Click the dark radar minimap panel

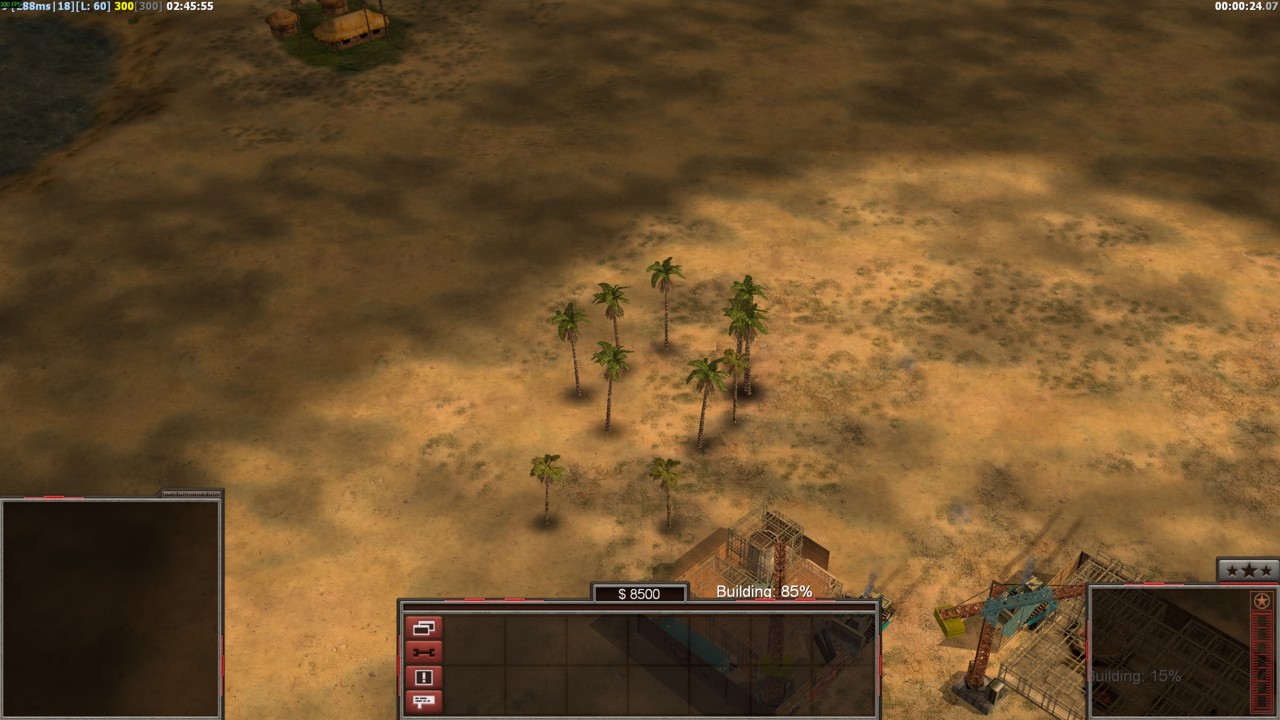coord(111,607)
